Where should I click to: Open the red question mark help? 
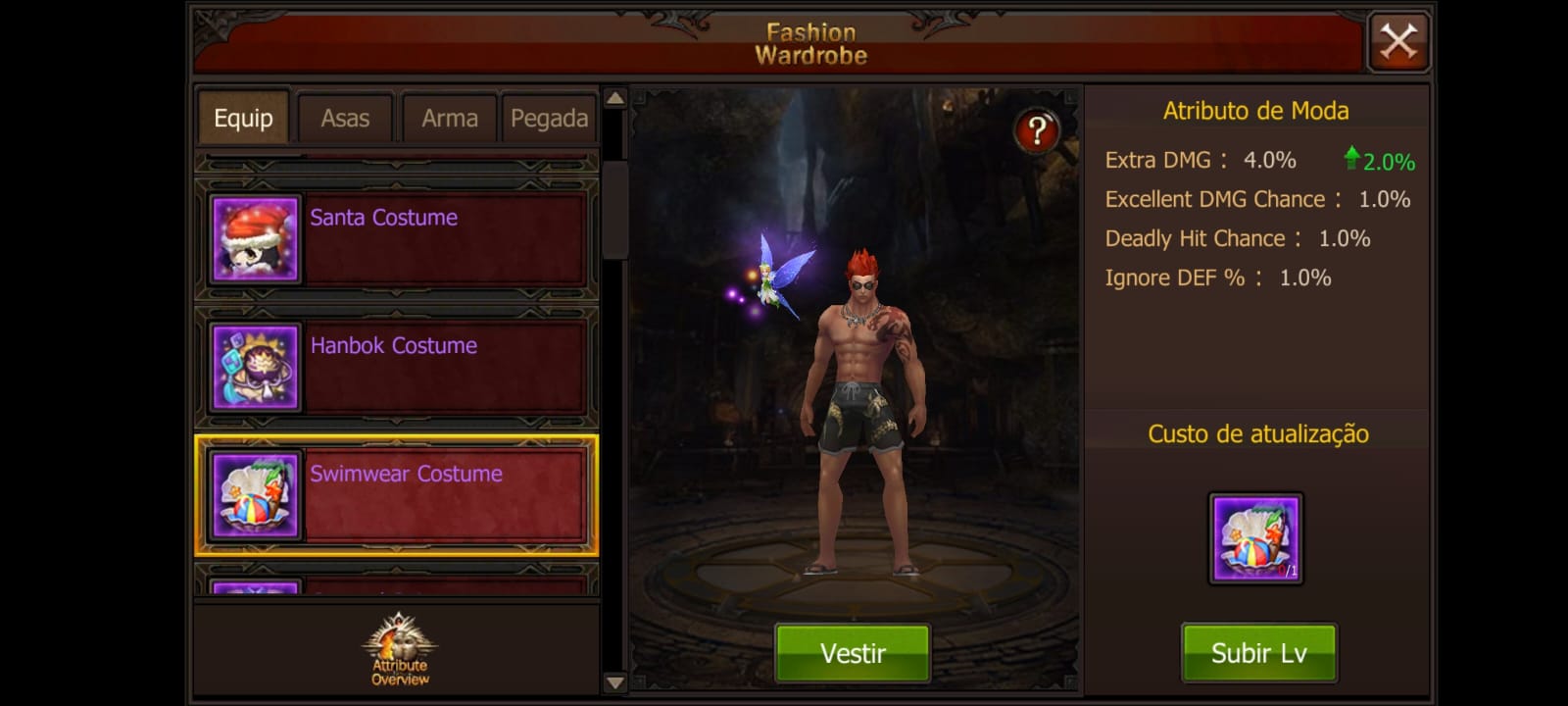click(x=1037, y=130)
